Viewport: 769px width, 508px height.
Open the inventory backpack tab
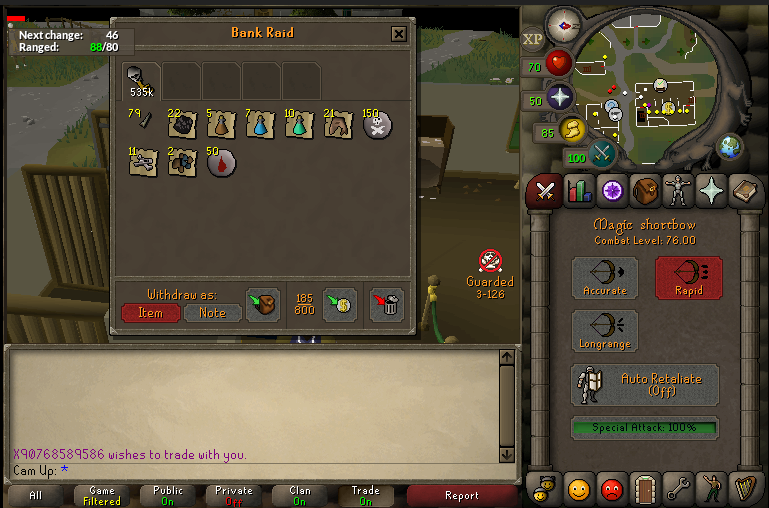(645, 190)
